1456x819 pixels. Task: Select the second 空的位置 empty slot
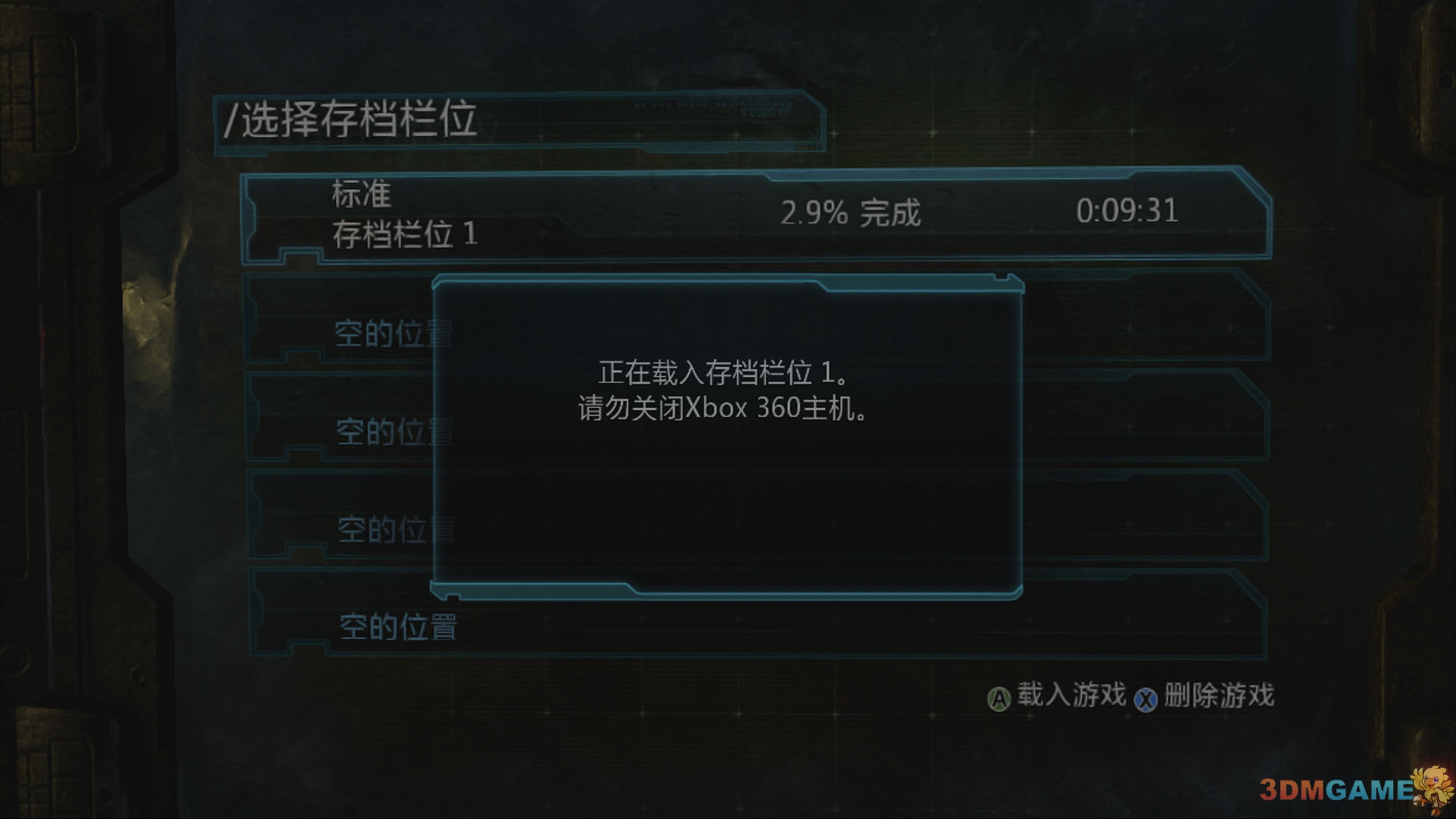pyautogui.click(x=394, y=430)
